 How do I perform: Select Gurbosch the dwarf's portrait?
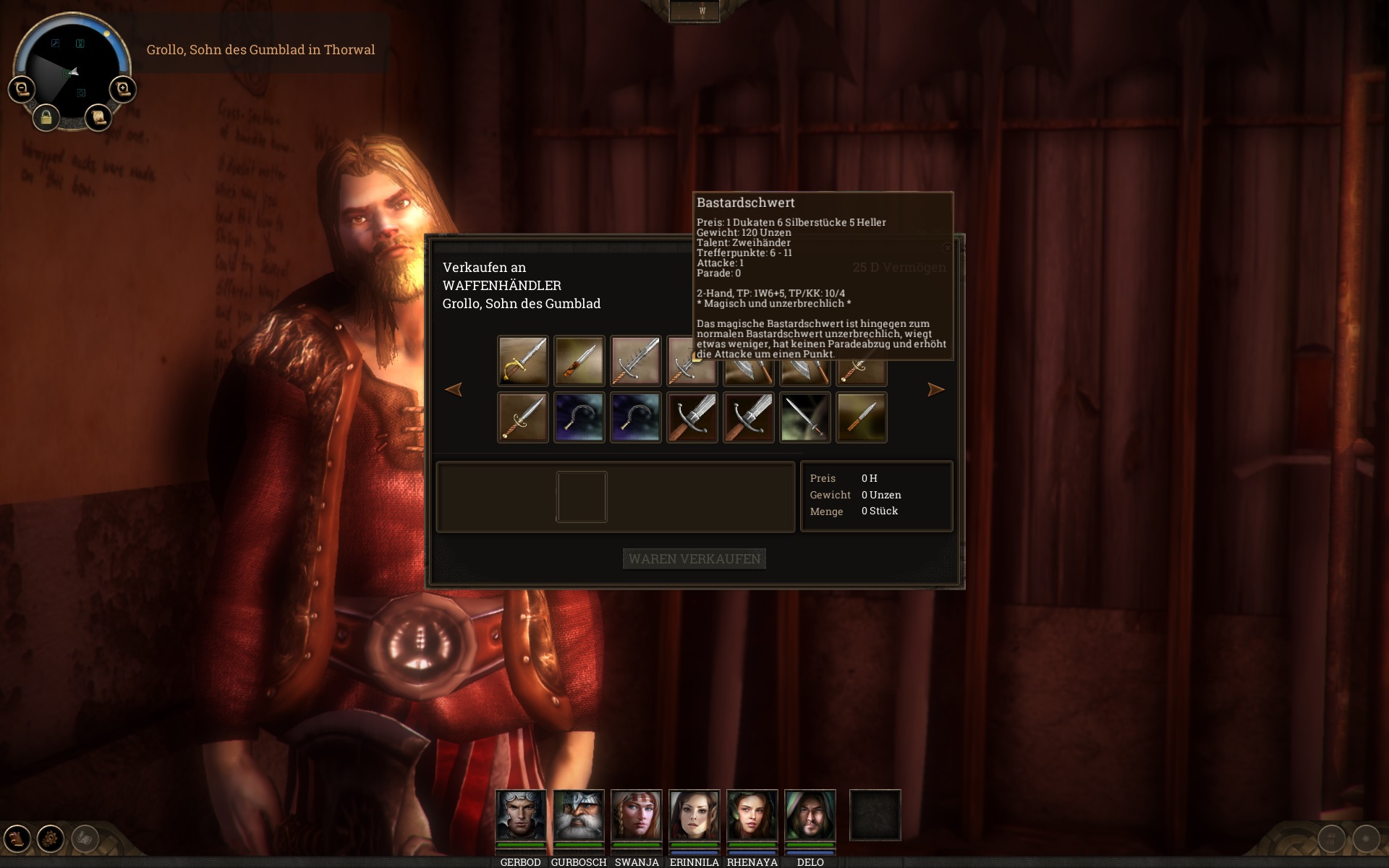tap(578, 815)
